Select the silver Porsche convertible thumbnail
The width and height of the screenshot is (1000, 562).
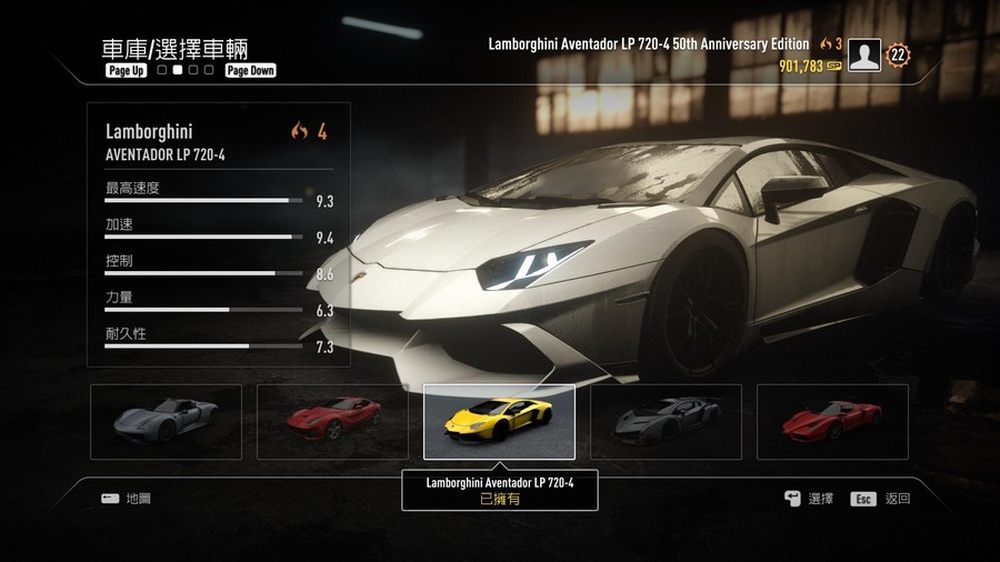[x=166, y=421]
